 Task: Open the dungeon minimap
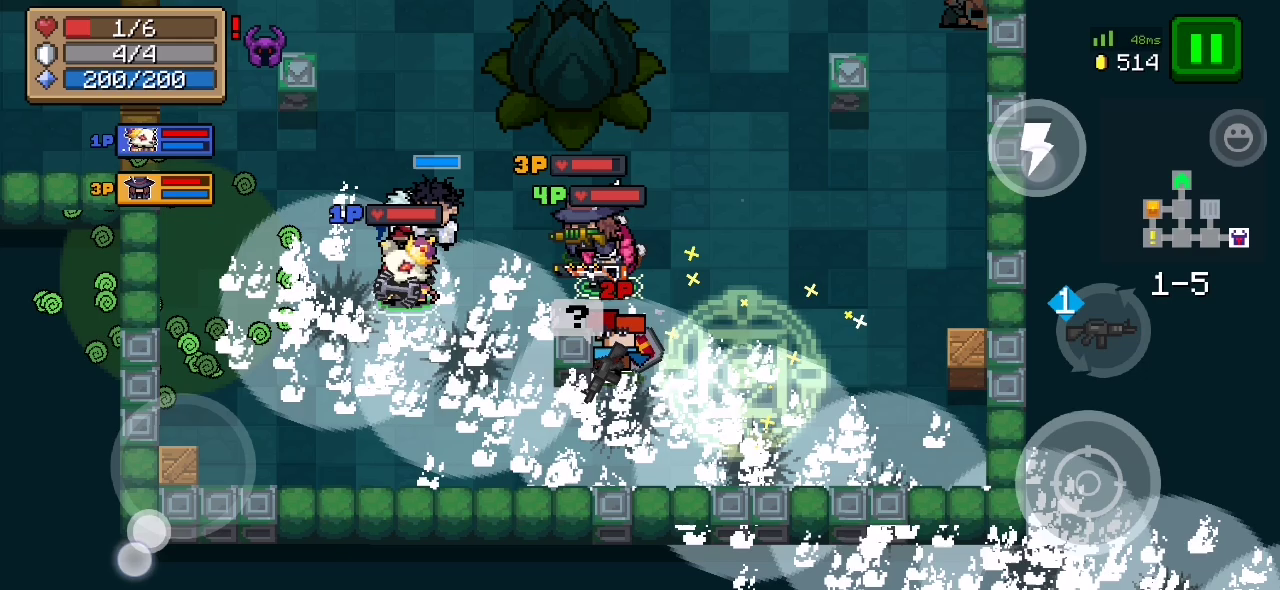point(1194,217)
